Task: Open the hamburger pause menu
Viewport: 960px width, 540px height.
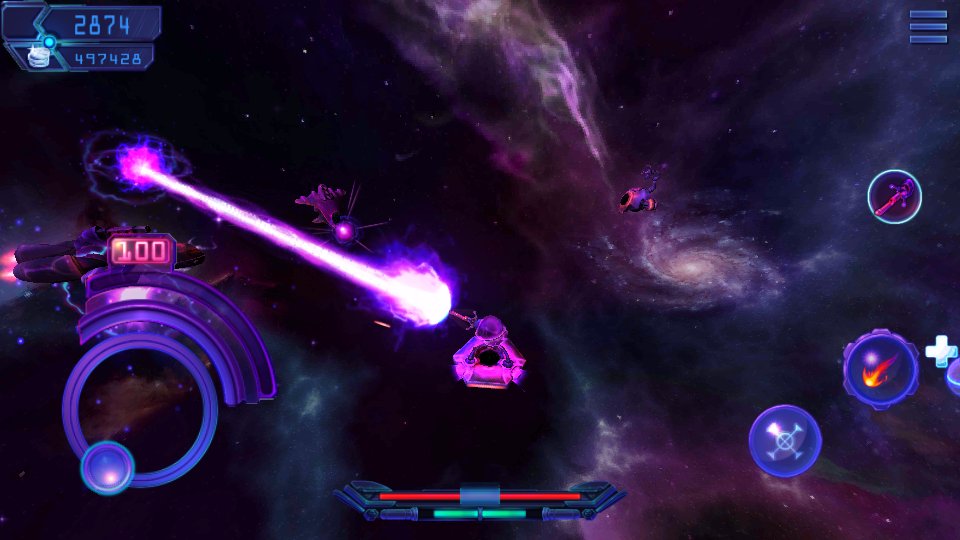Action: pyautogui.click(x=928, y=27)
